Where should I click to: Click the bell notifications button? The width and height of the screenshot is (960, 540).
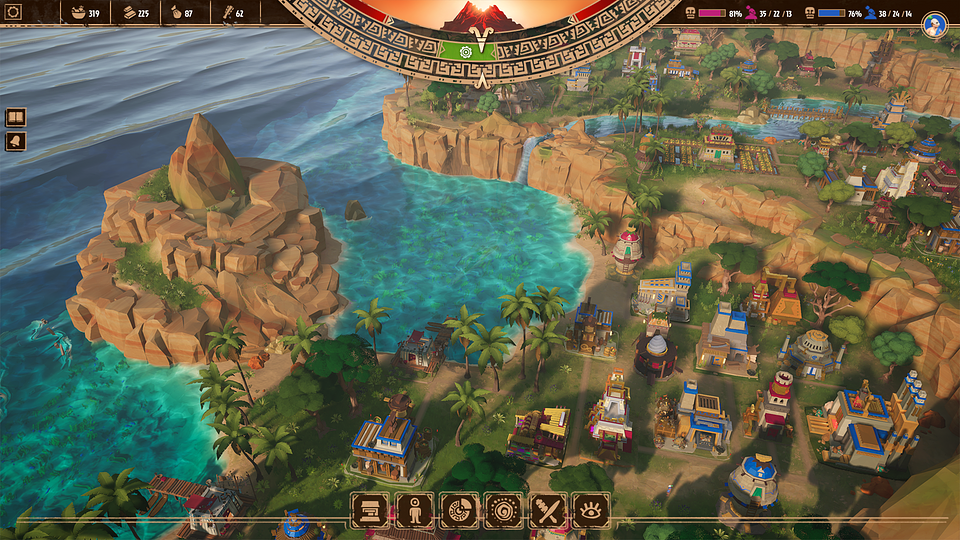point(16,141)
